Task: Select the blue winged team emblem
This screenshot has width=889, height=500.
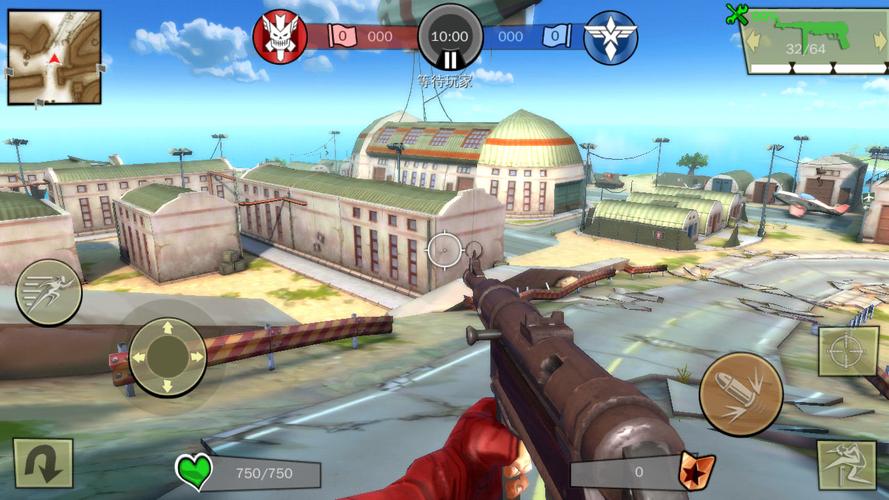Action: 610,38
